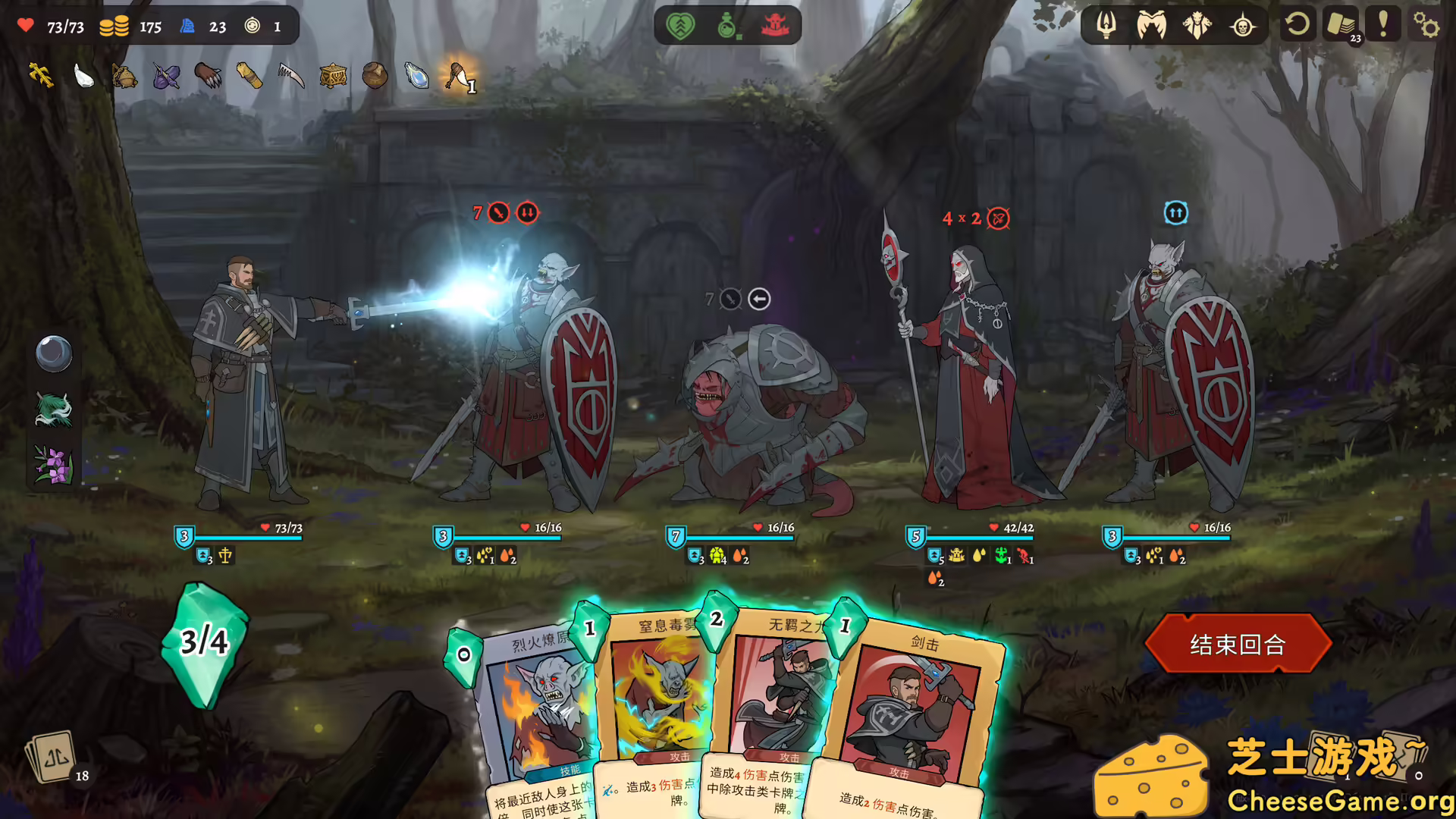1456x819 pixels.
Task: Select the 烈火燎原 skill card
Action: click(x=538, y=705)
